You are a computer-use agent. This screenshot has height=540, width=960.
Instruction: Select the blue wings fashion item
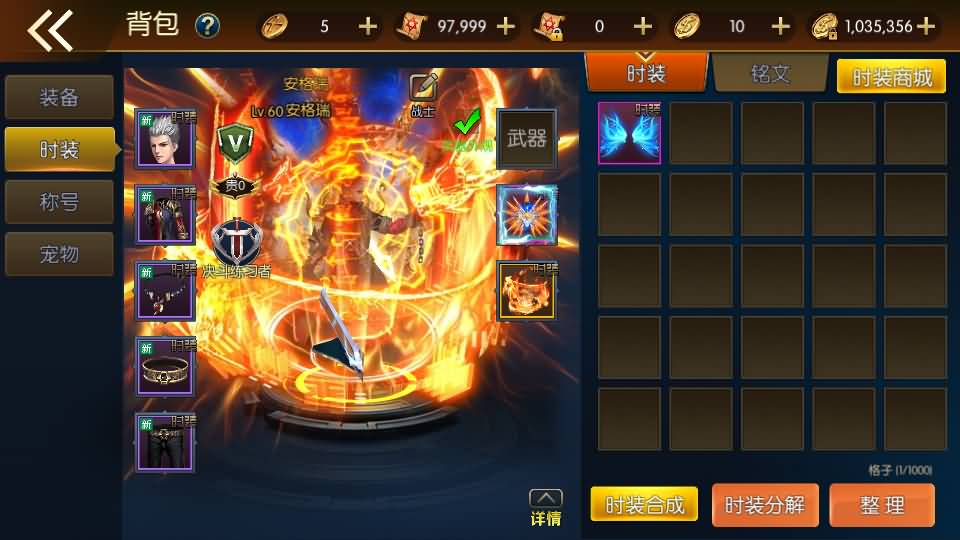[629, 133]
